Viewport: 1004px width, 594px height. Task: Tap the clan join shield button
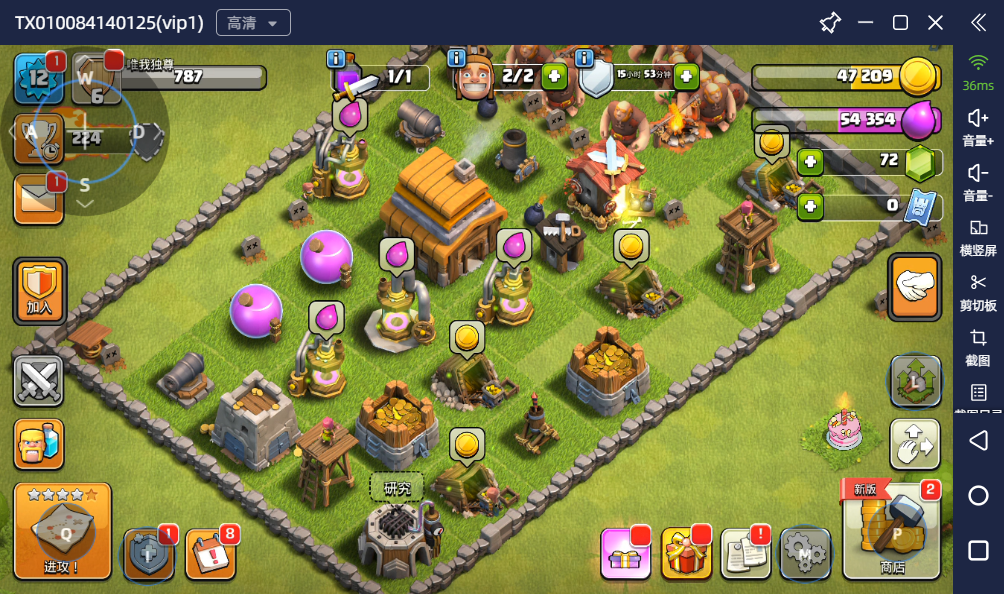coord(39,291)
